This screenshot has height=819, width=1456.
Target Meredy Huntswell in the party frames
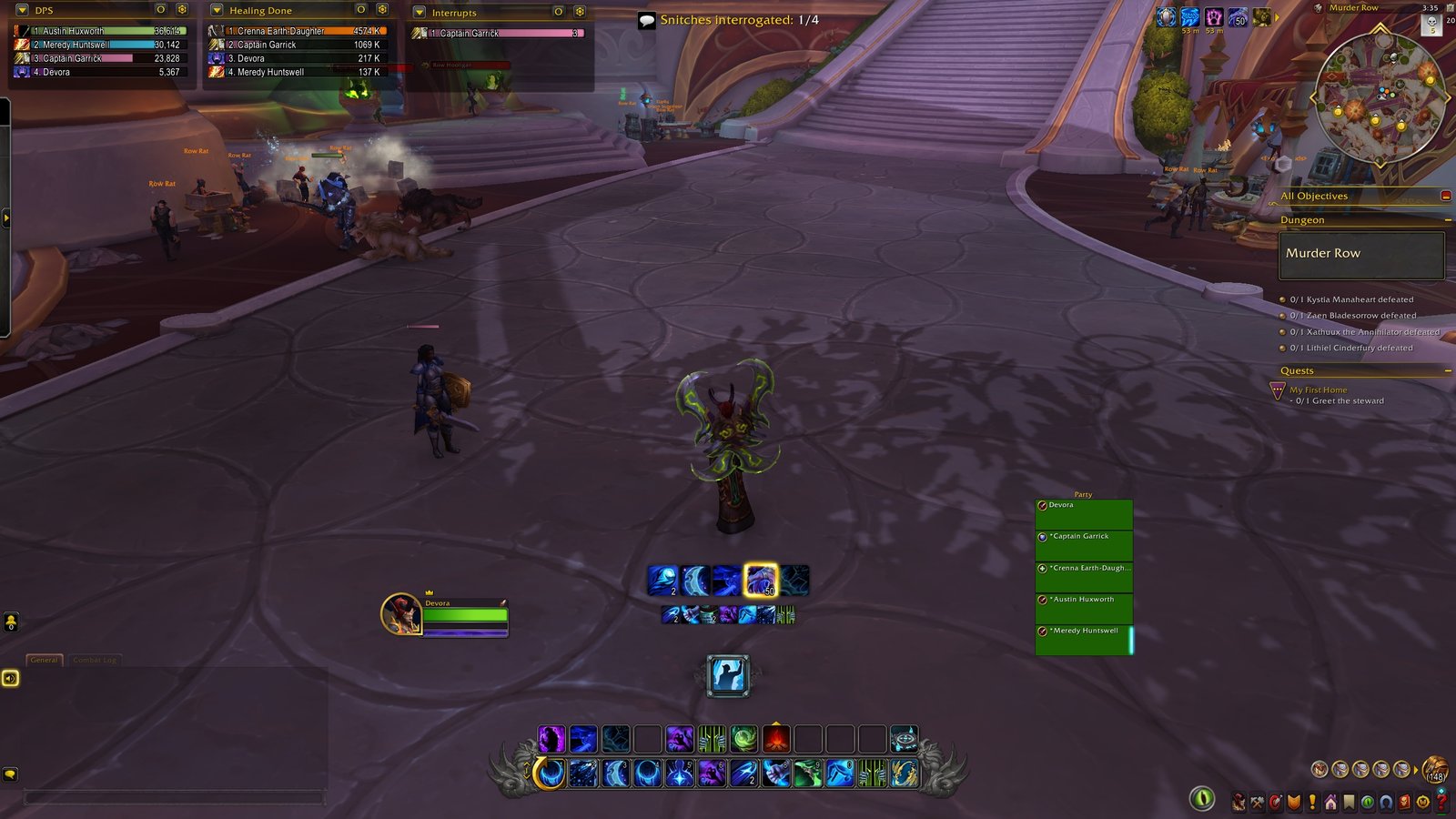[1084, 640]
